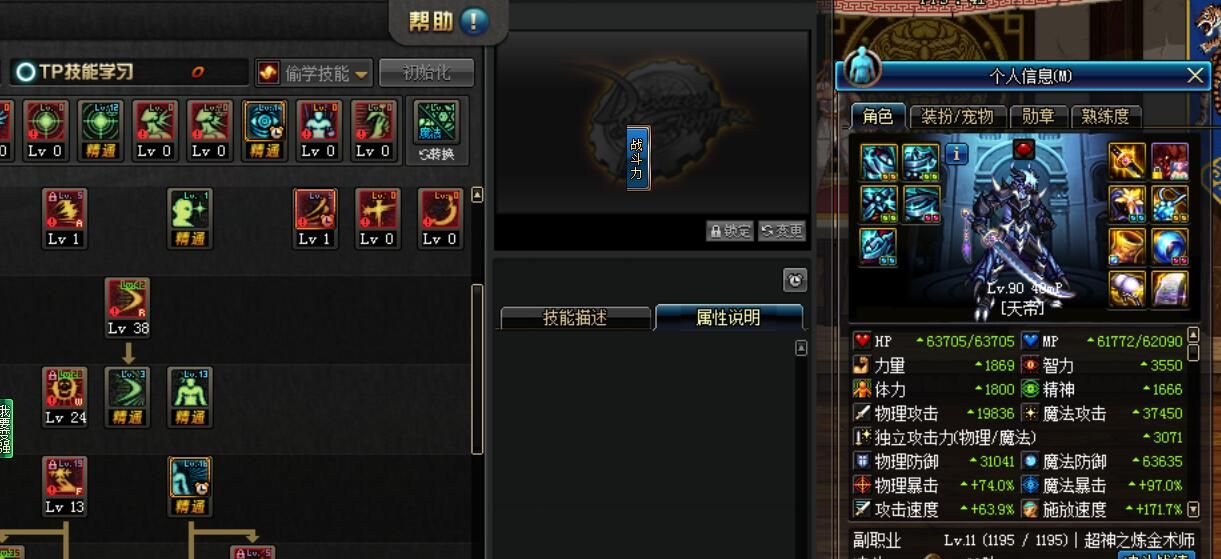Viewport: 1221px width, 559px height.
Task: Open the 装扮/宠物 tab
Action: [x=957, y=116]
